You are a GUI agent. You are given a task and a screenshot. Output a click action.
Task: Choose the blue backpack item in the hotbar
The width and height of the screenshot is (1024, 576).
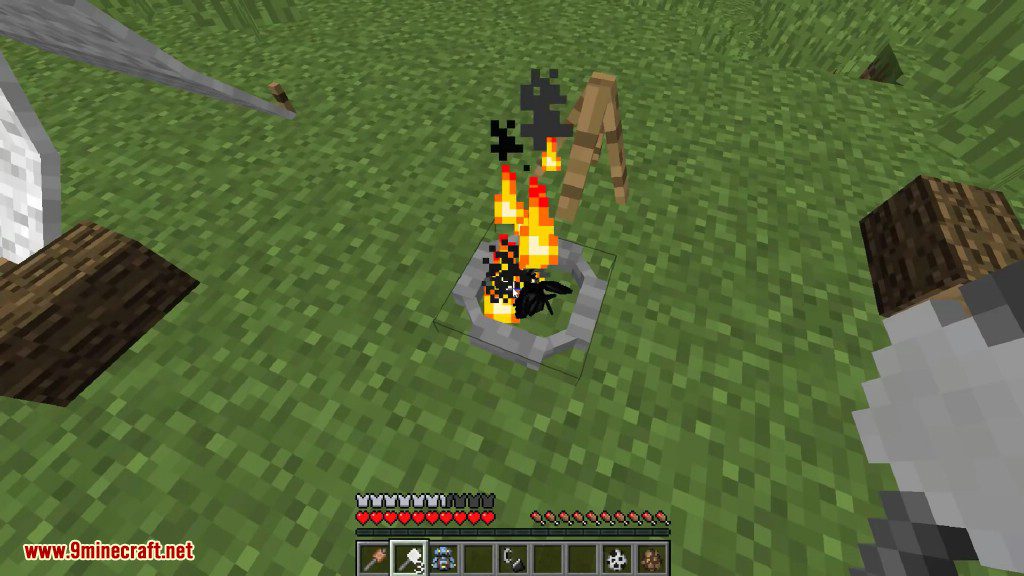444,557
